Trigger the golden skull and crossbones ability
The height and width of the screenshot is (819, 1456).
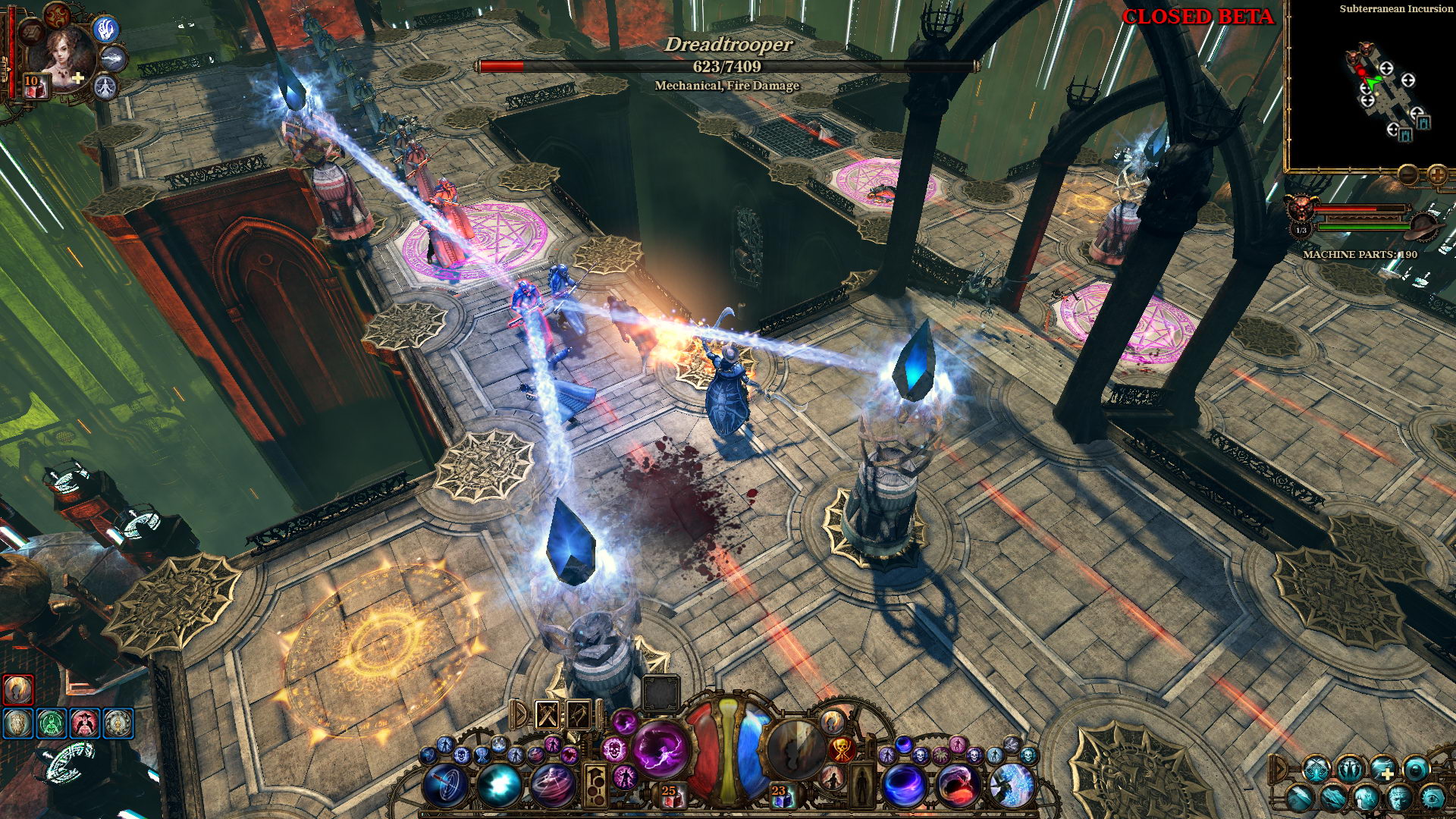point(842,750)
